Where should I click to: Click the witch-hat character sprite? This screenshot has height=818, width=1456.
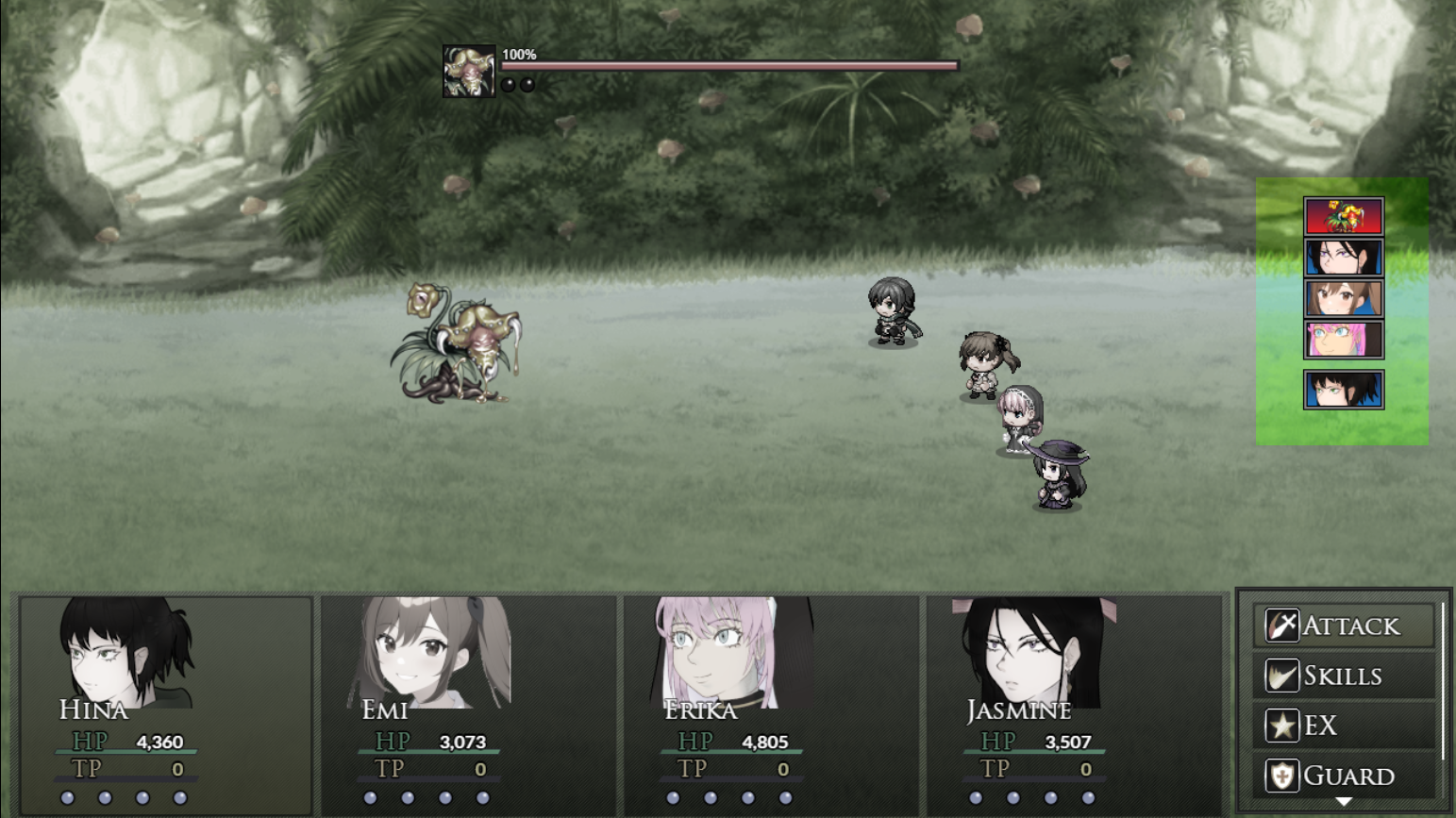[1057, 476]
